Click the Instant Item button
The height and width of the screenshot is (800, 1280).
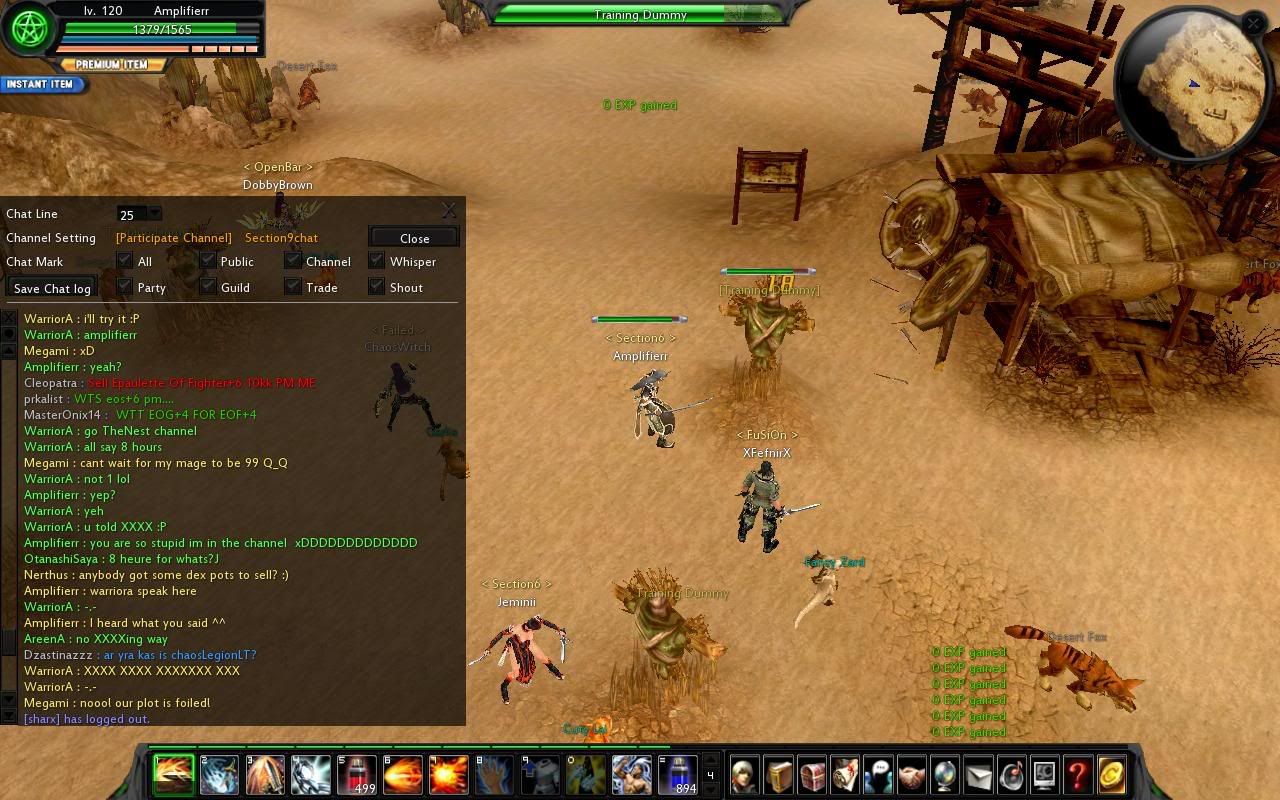41,84
